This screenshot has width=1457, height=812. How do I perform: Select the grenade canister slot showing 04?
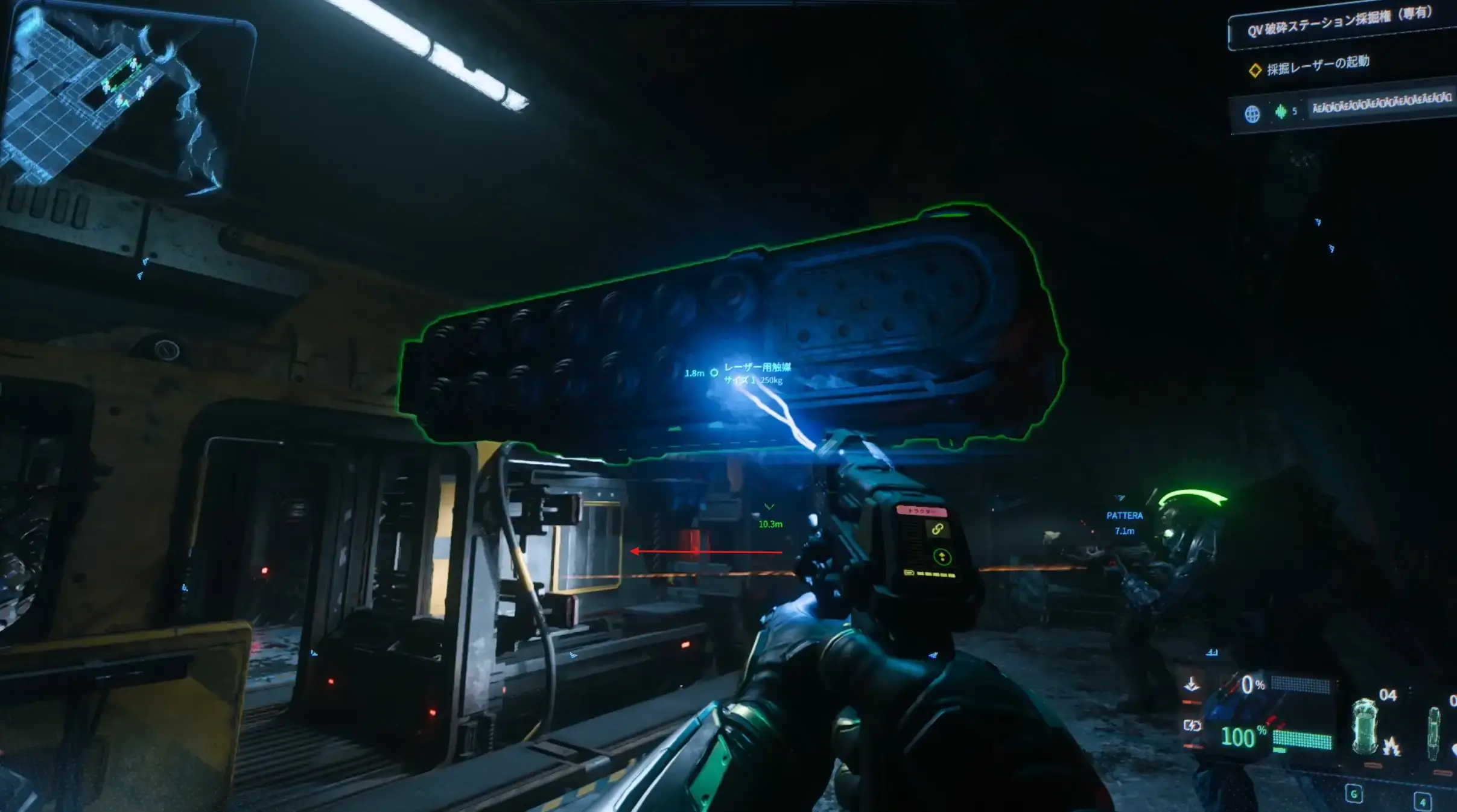point(1365,726)
